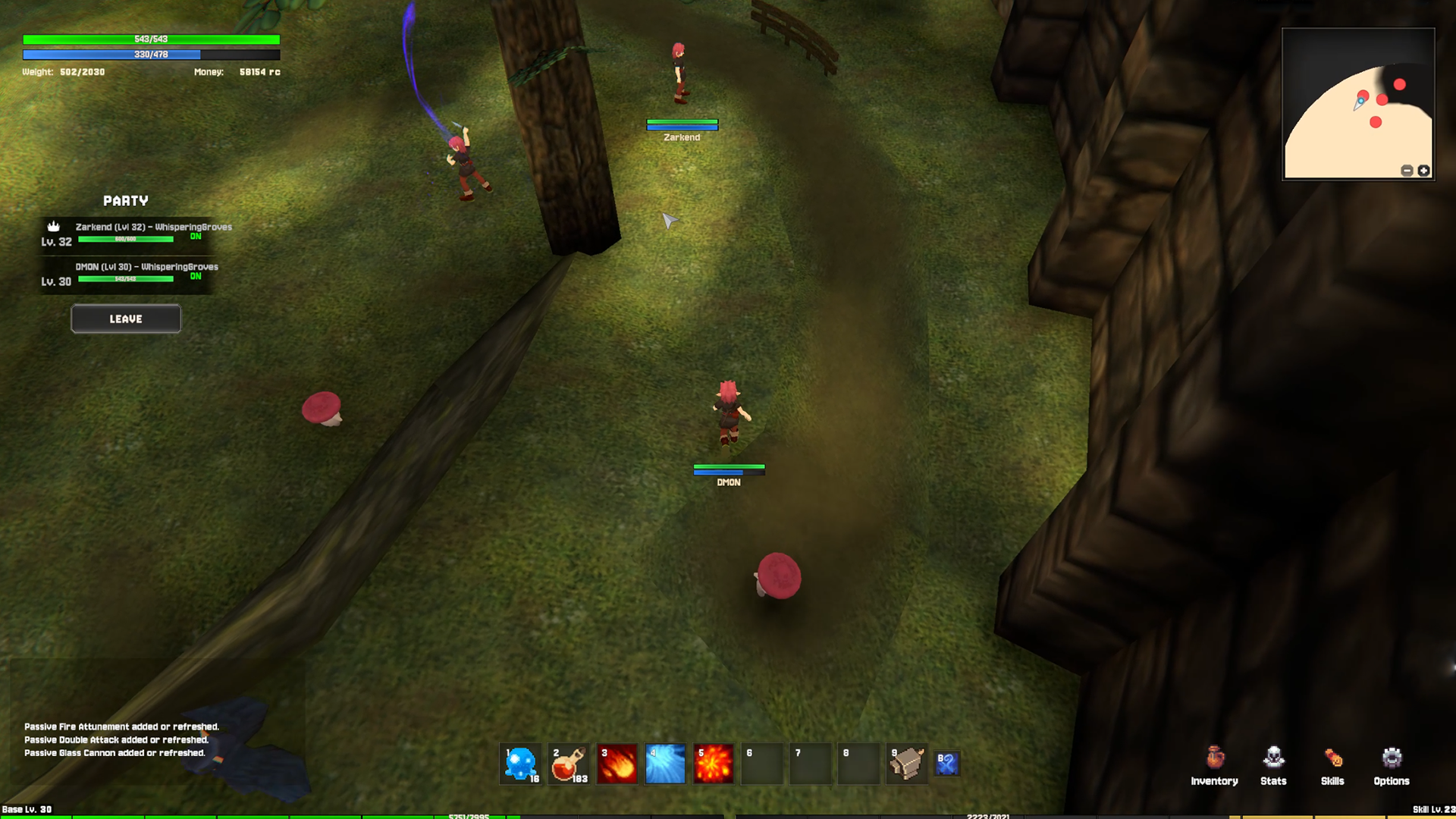This screenshot has width=1456, height=819.
Task: Open the Skills scroll icon
Action: [1332, 758]
